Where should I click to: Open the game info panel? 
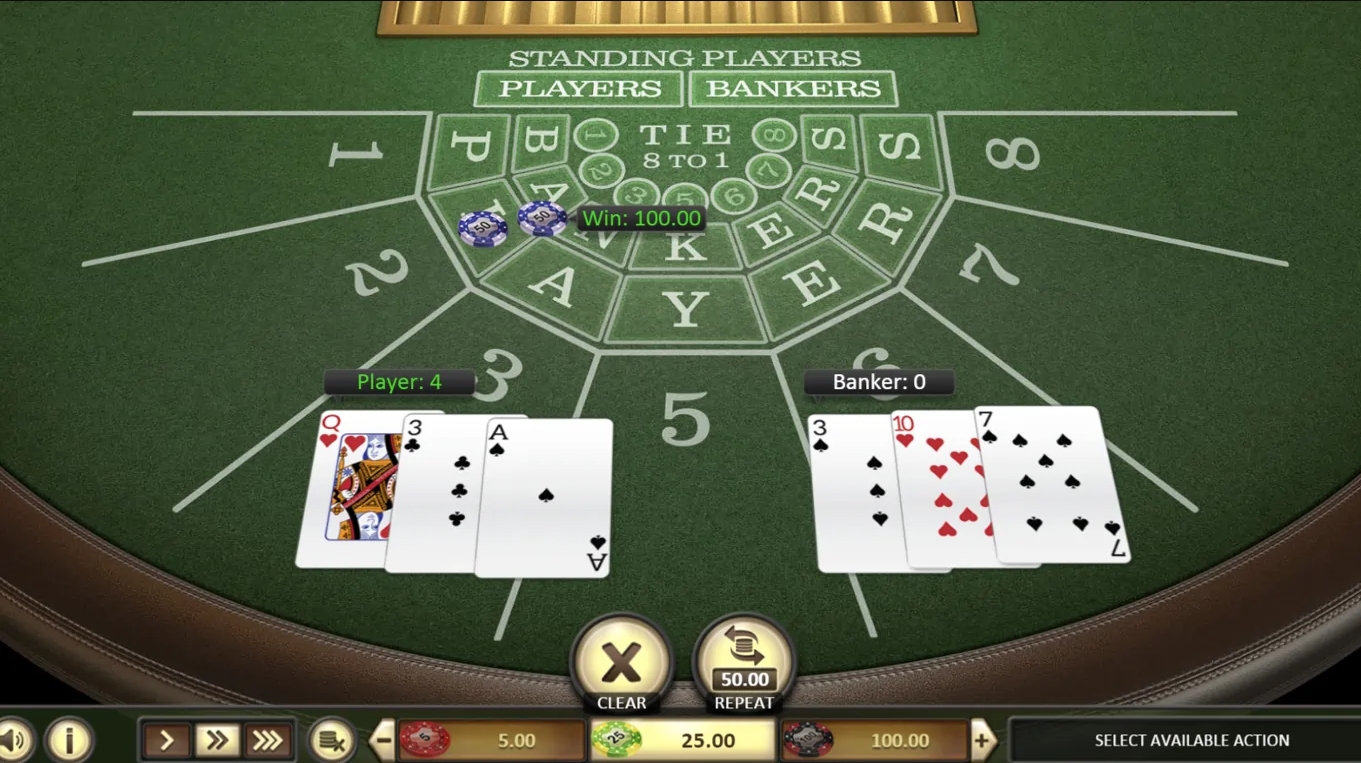pyautogui.click(x=69, y=741)
